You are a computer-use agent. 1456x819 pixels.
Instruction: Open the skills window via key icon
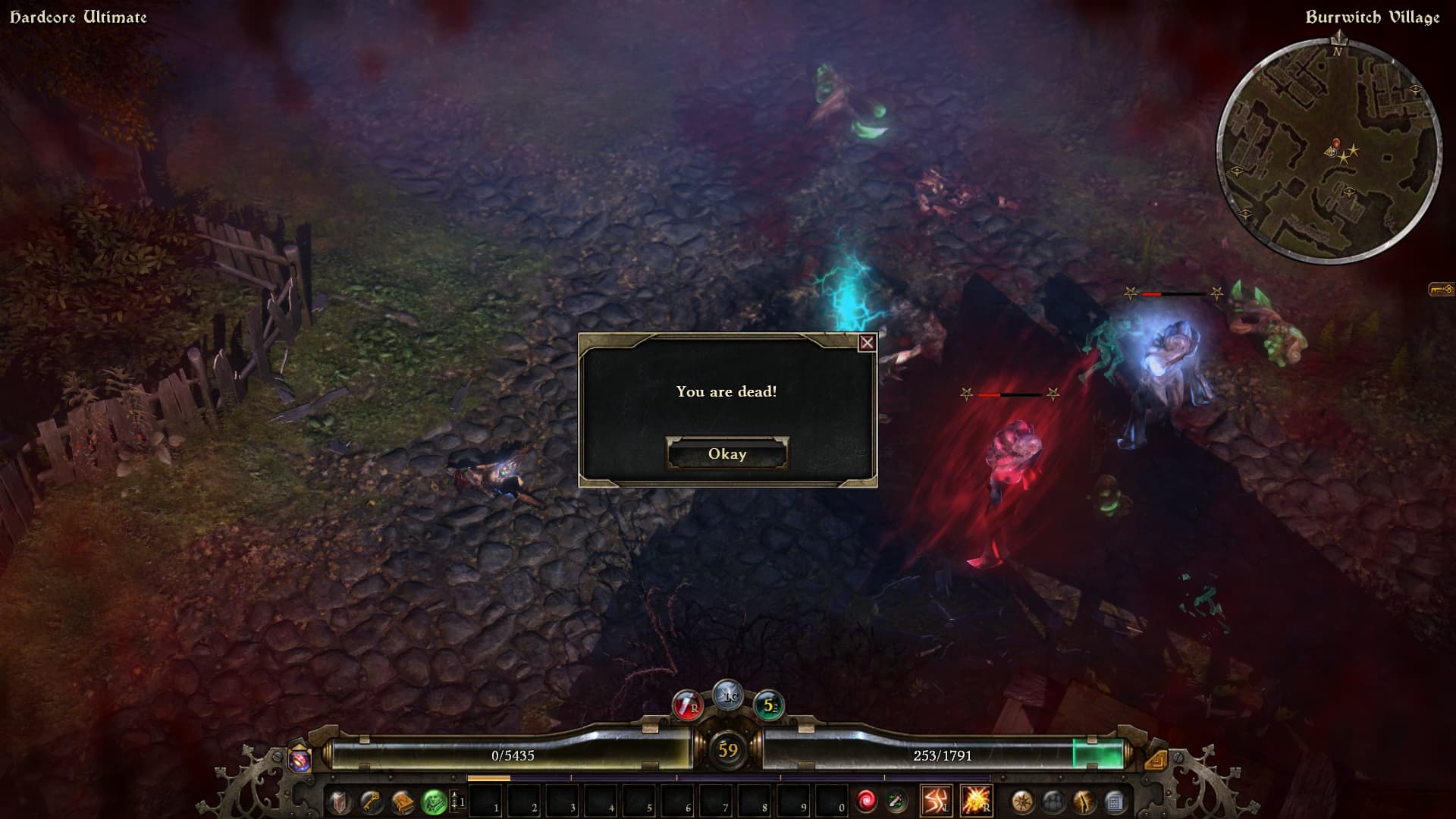coord(370,802)
